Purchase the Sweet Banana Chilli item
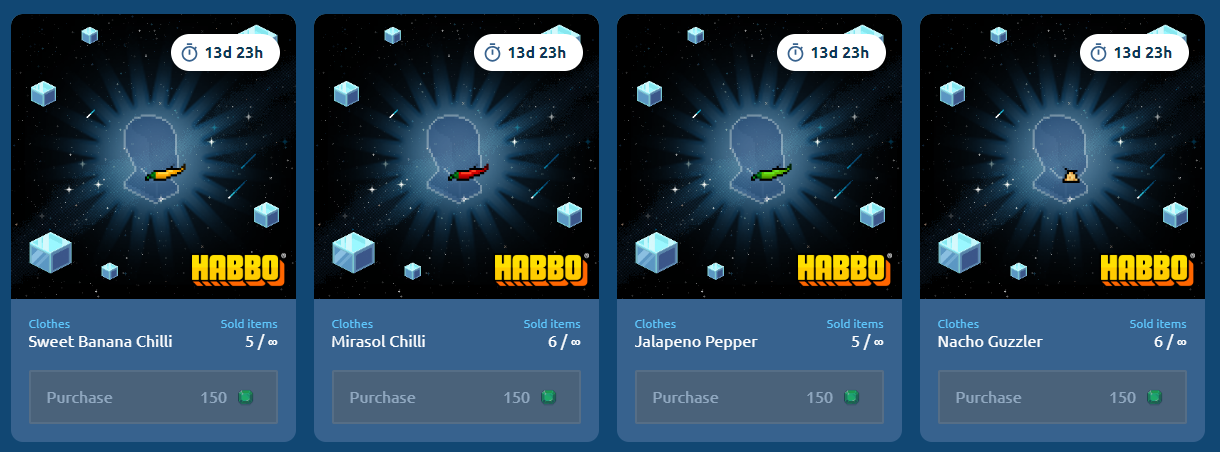 tap(153, 397)
